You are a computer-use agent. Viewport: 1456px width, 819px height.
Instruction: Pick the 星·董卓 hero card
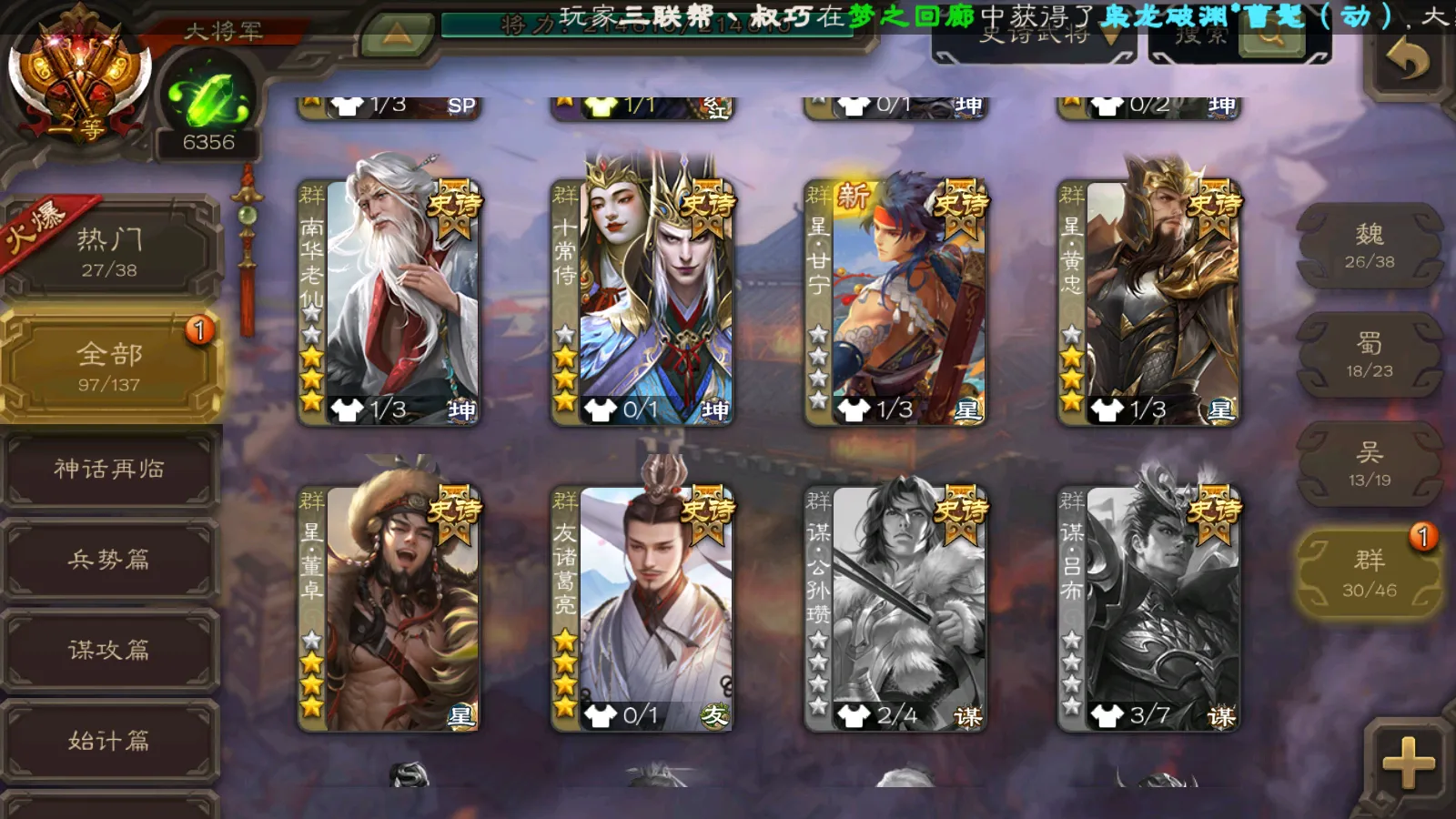click(x=389, y=608)
